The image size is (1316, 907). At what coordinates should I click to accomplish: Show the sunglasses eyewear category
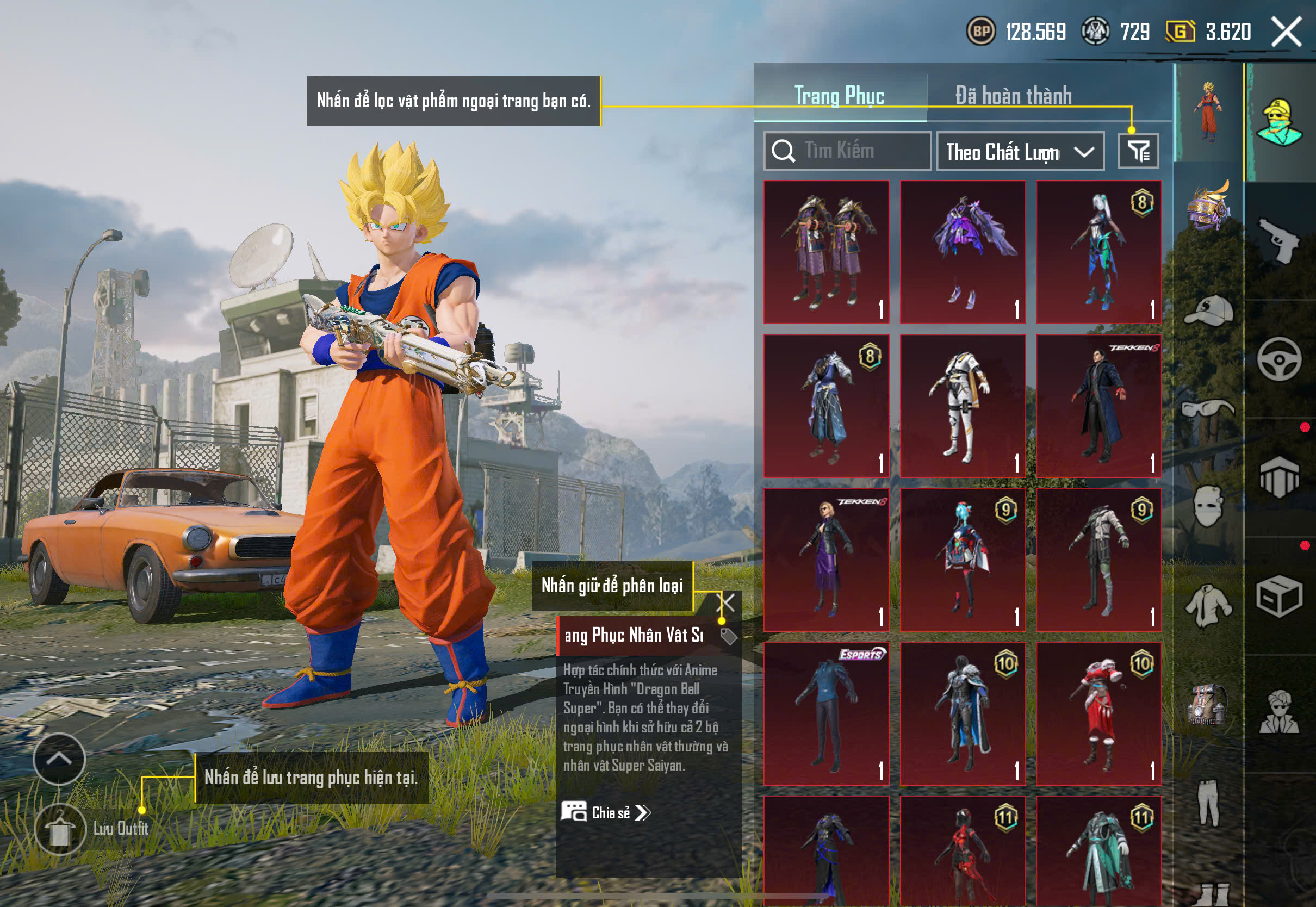1209,409
